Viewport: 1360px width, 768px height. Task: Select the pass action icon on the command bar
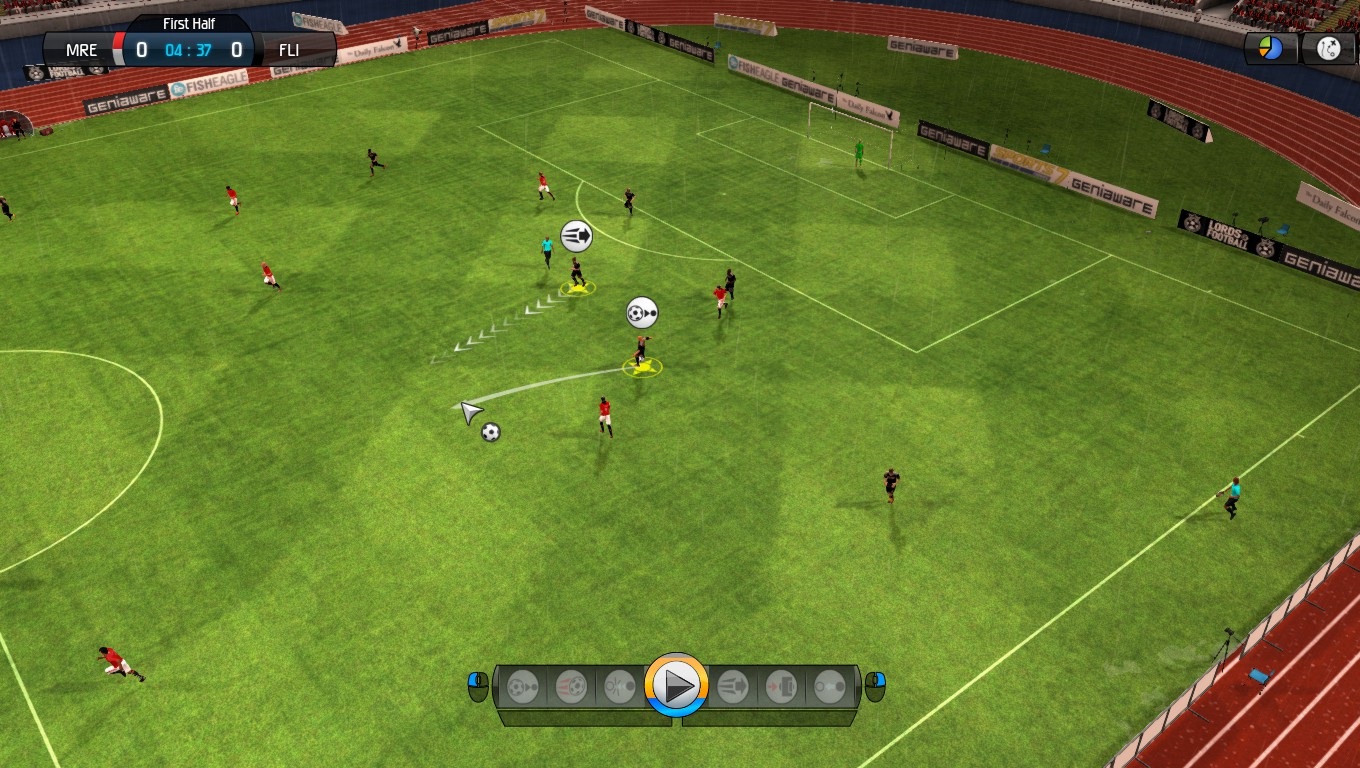(x=520, y=687)
